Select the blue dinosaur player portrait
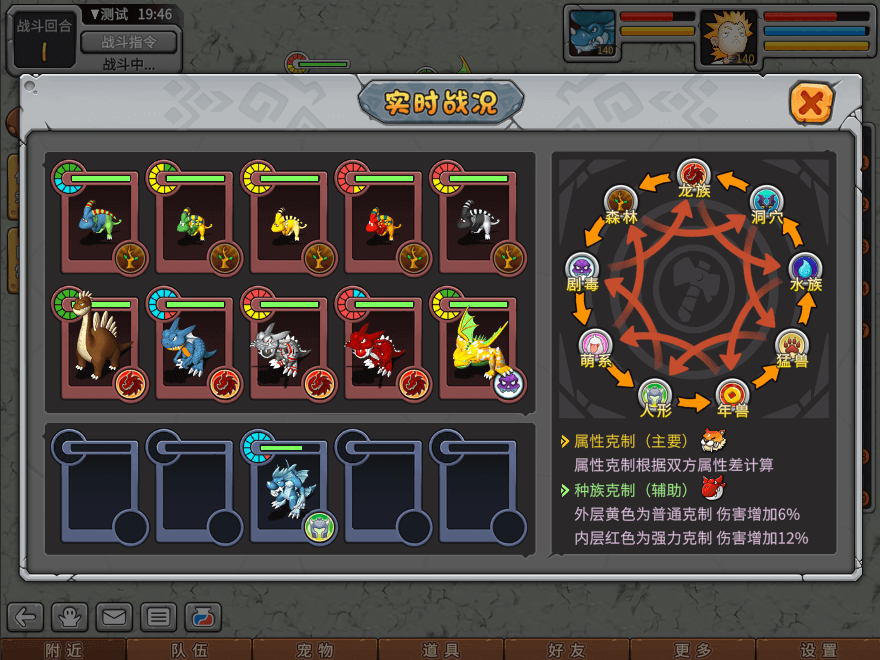 591,34
